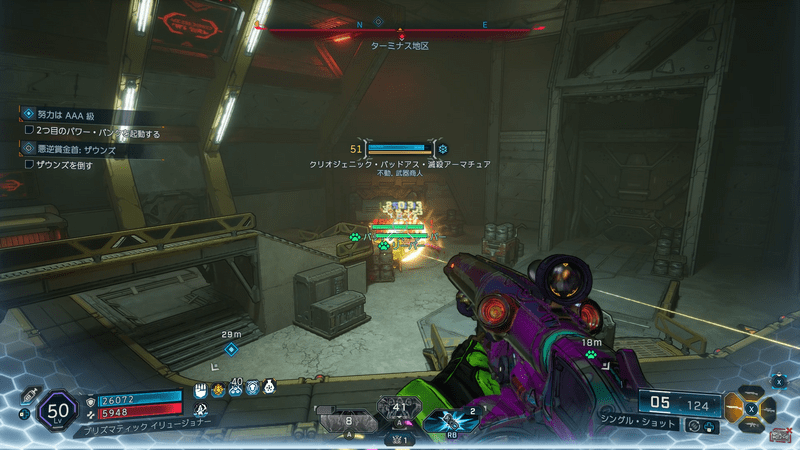Select the '努力は AAA 級' quest tracker entry

pyautogui.click(x=70, y=116)
